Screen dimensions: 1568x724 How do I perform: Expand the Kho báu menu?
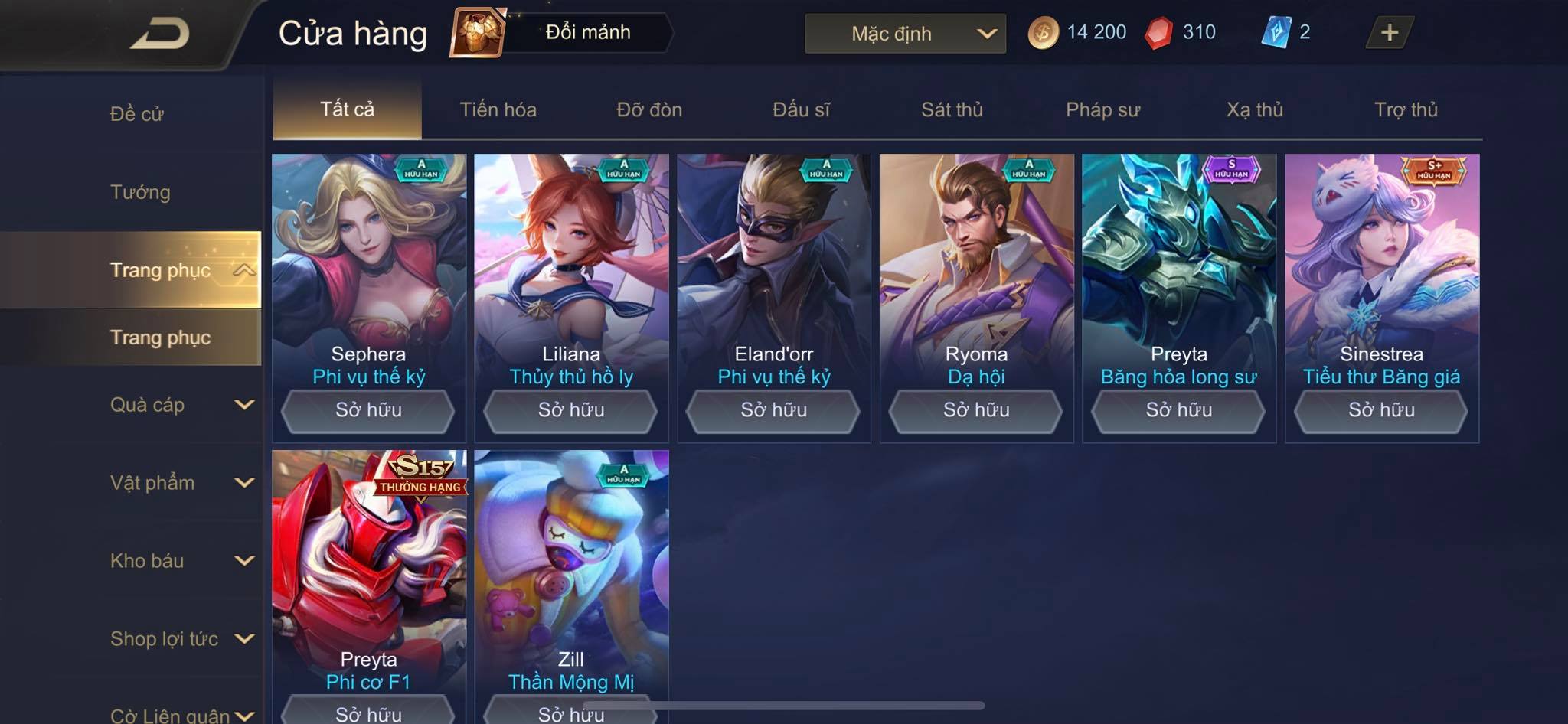pos(180,561)
